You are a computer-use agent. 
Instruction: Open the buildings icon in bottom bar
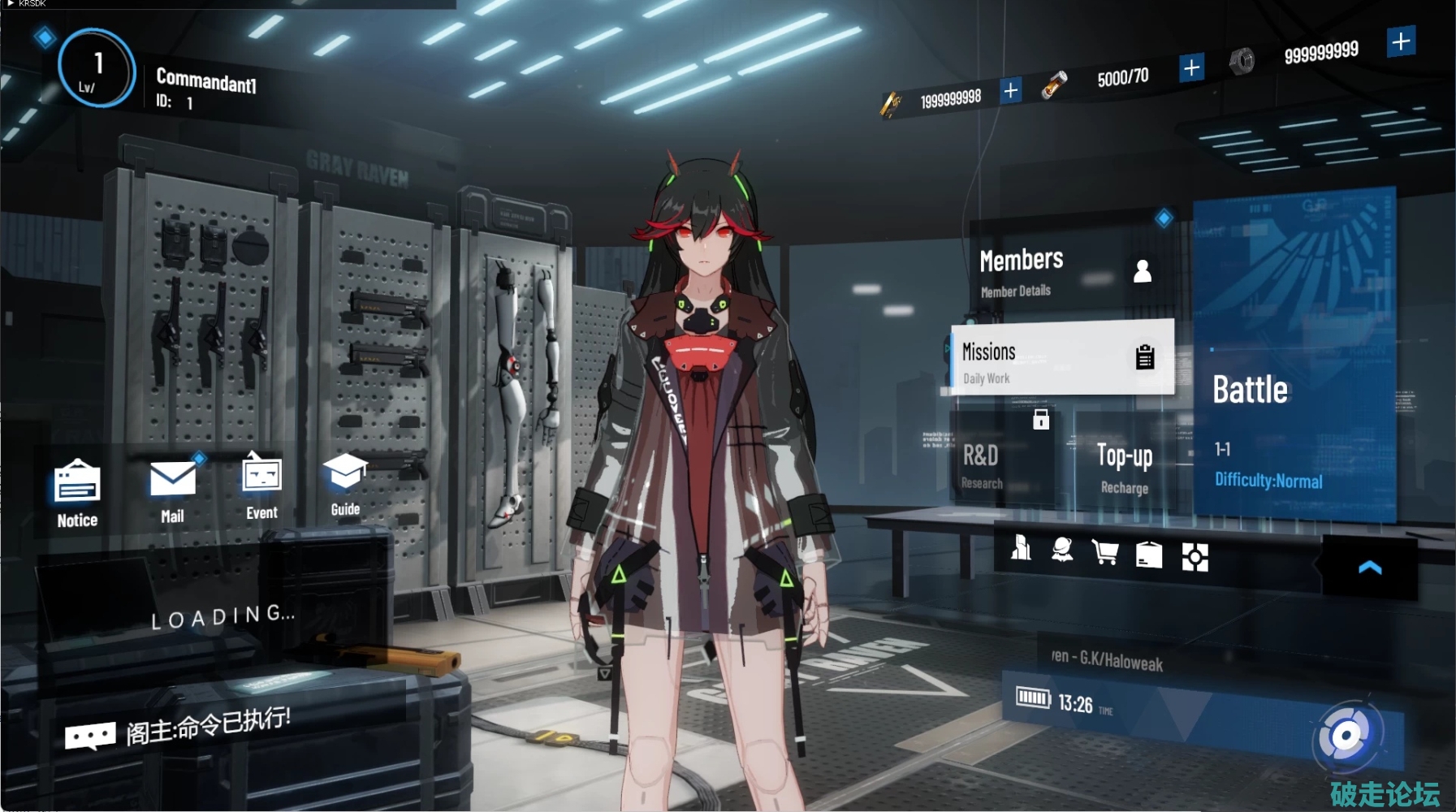click(x=1021, y=549)
